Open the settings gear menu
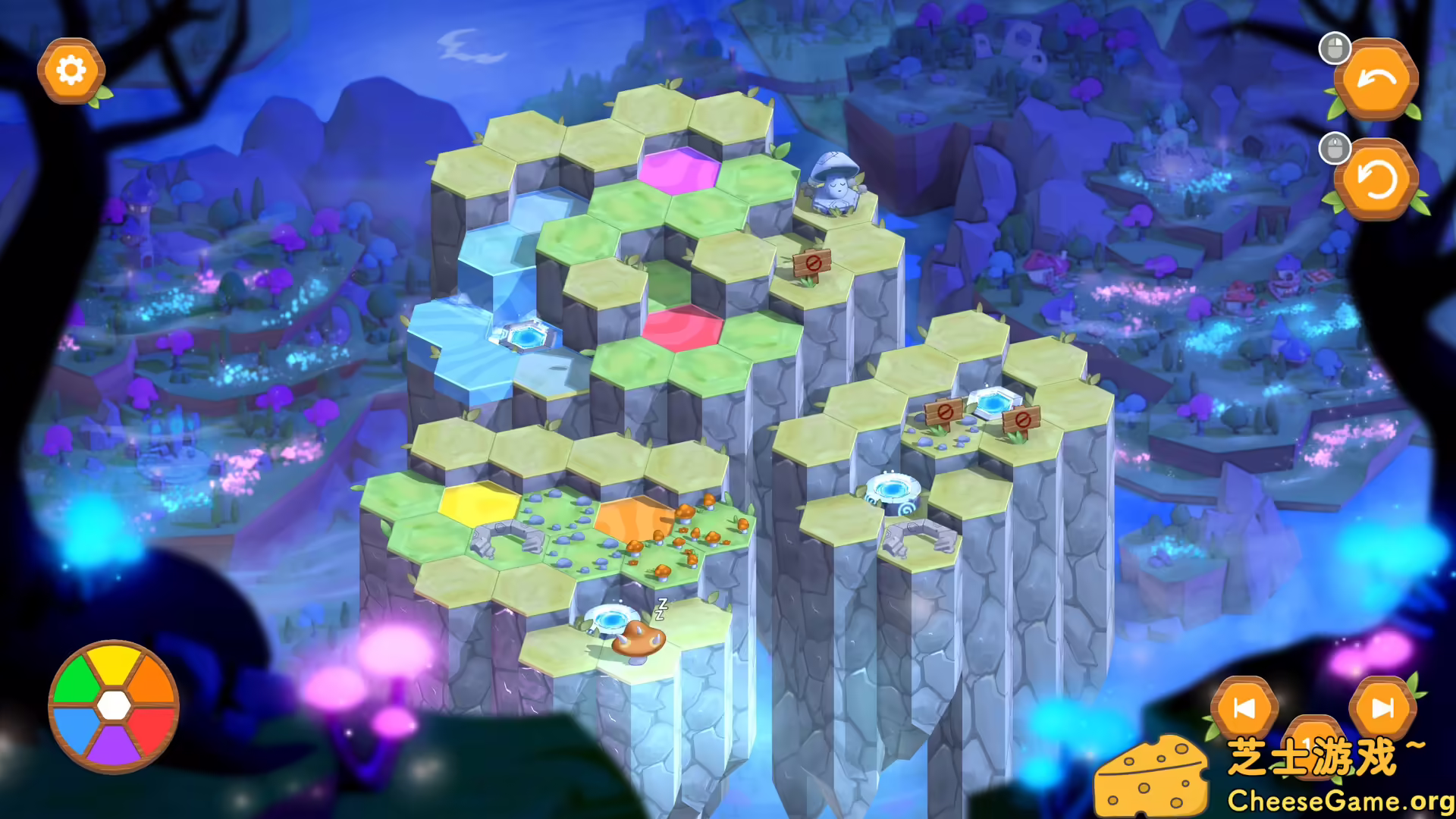This screenshot has width=1456, height=819. point(71,70)
